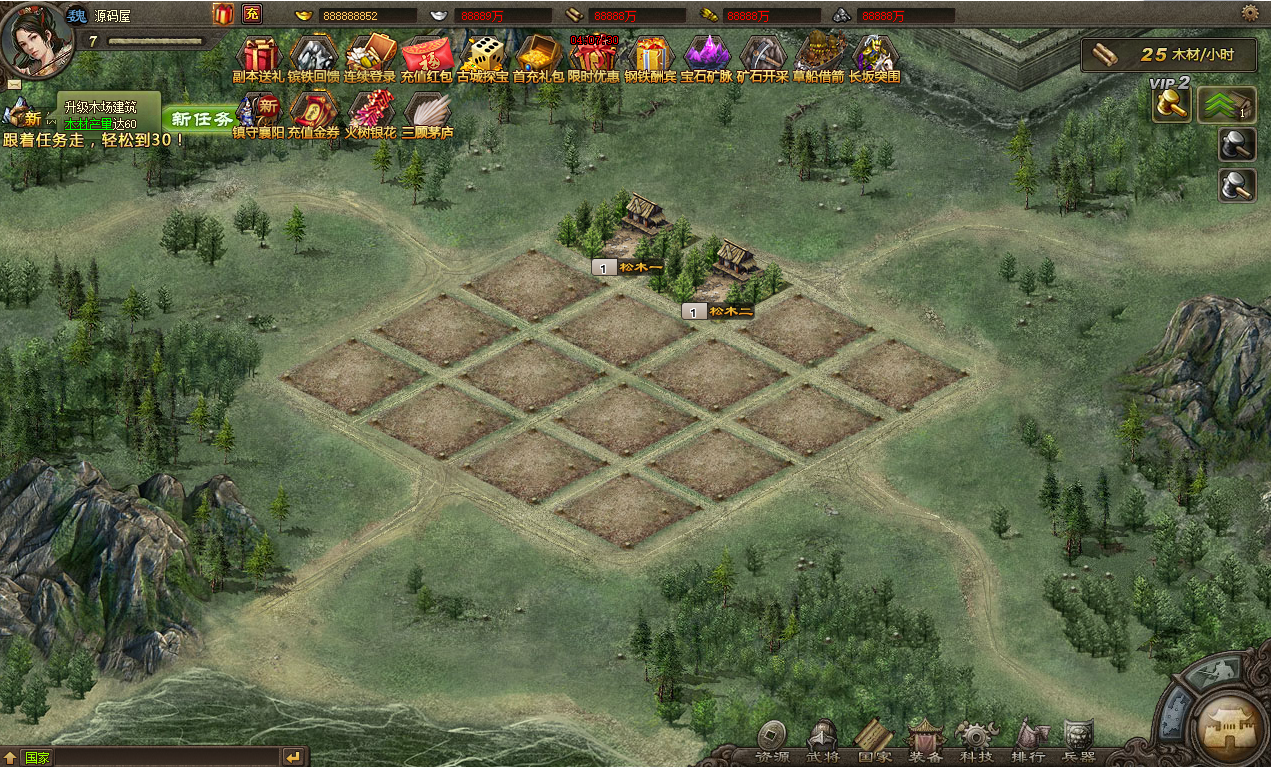Open the 古城探宝 dice event

click(x=484, y=55)
